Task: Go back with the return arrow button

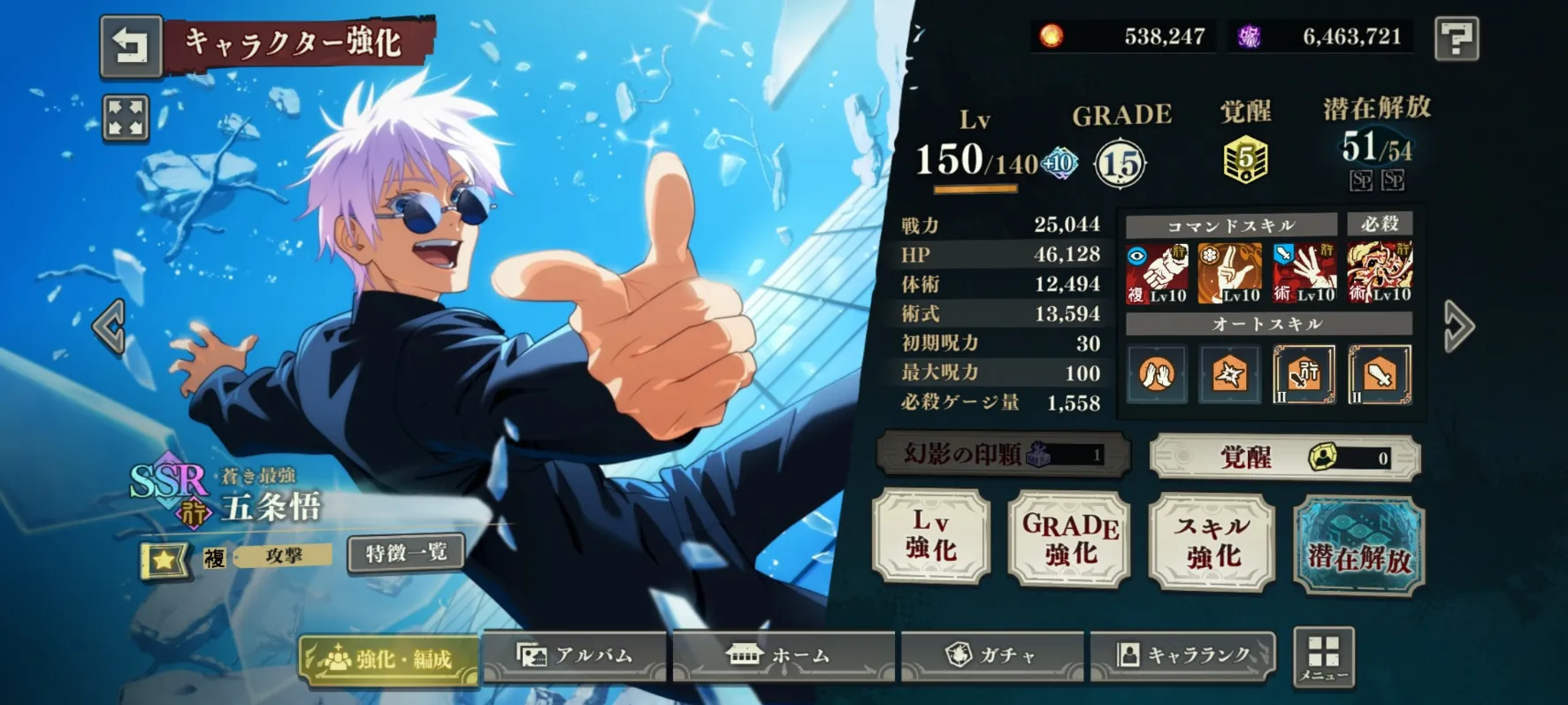Action: point(130,45)
